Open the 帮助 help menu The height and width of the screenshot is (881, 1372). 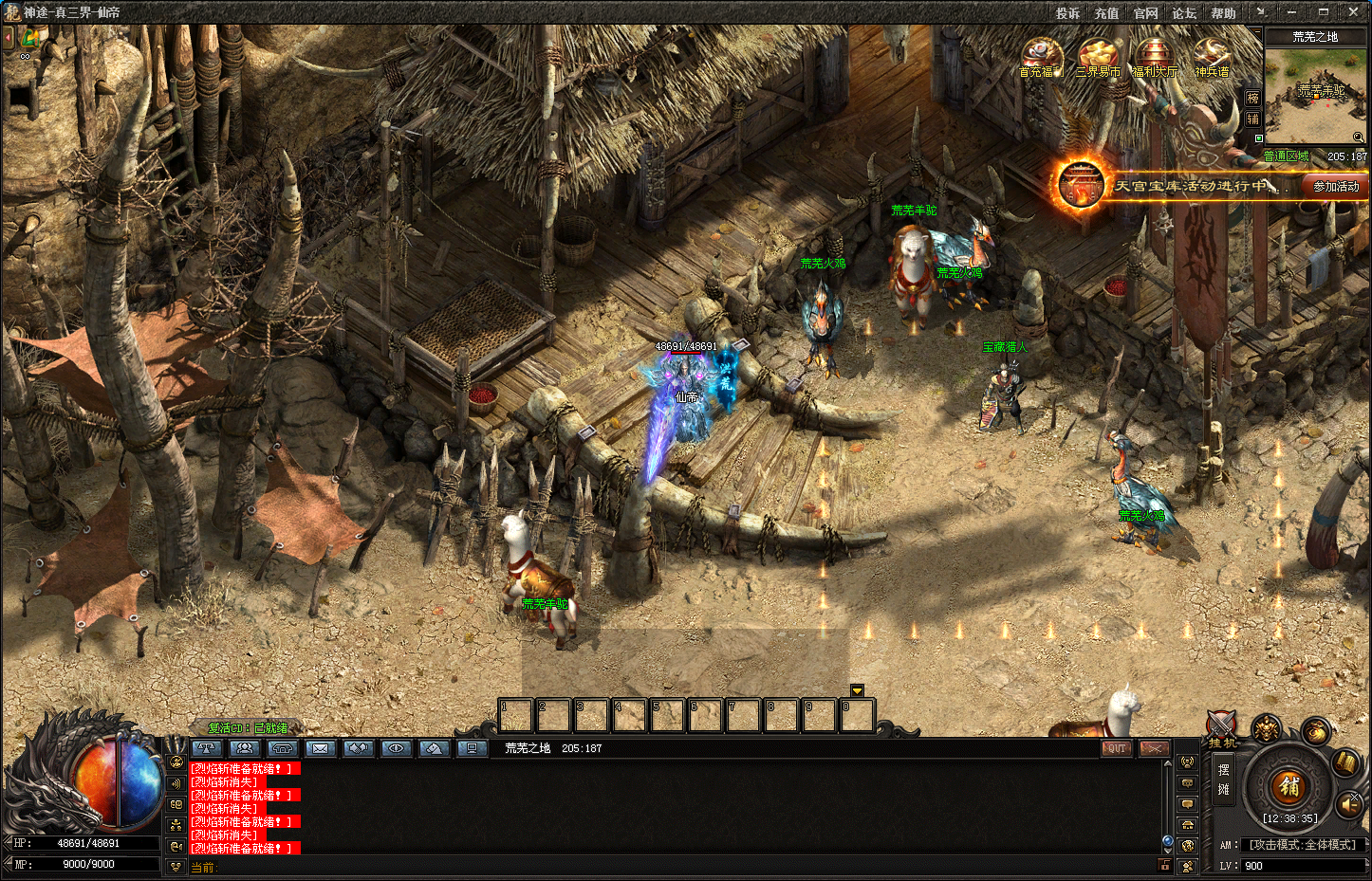click(1223, 13)
